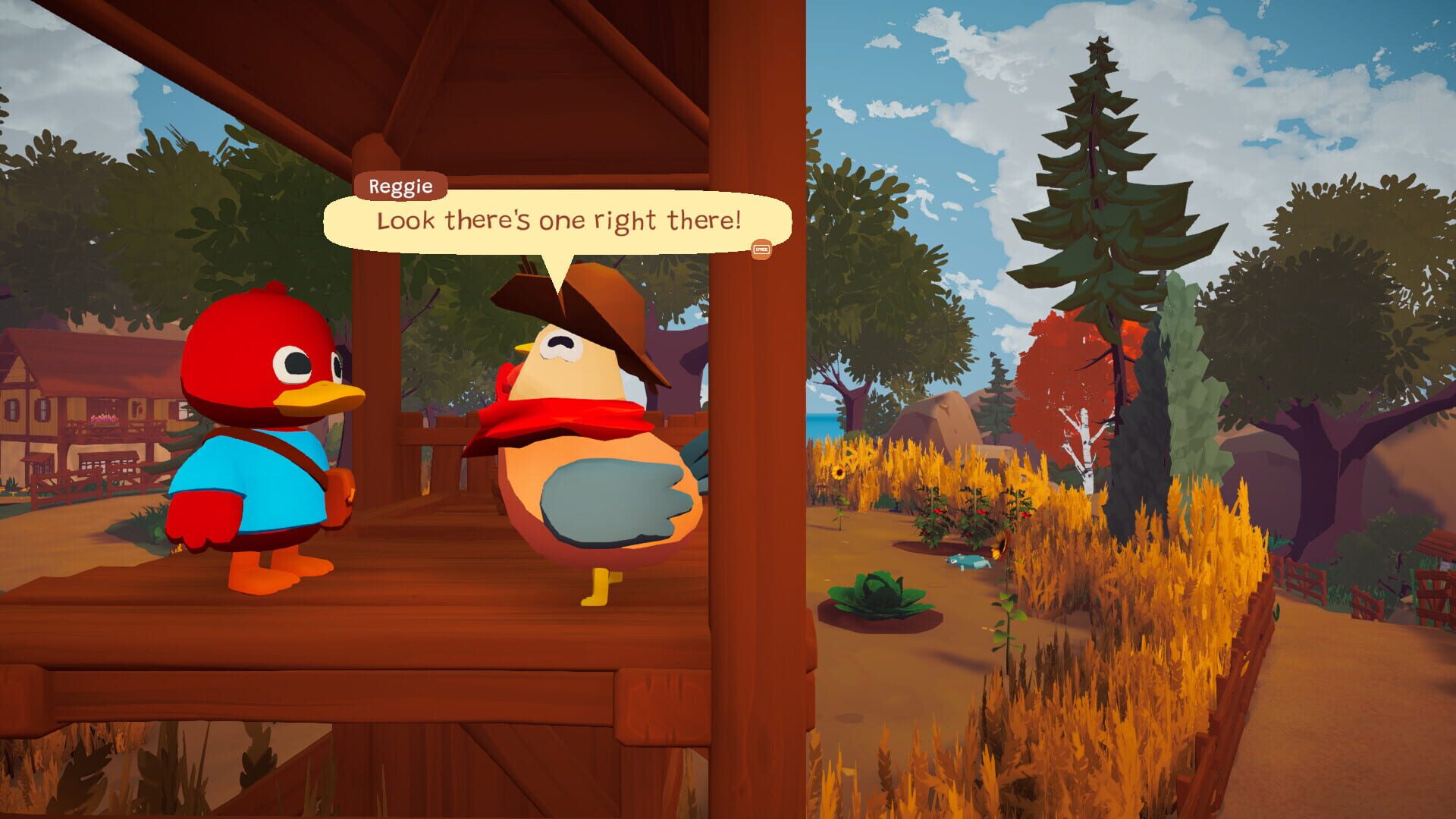Viewport: 1456px width, 819px height.
Task: Select the sunflower near the wheat rows
Action: (838, 470)
